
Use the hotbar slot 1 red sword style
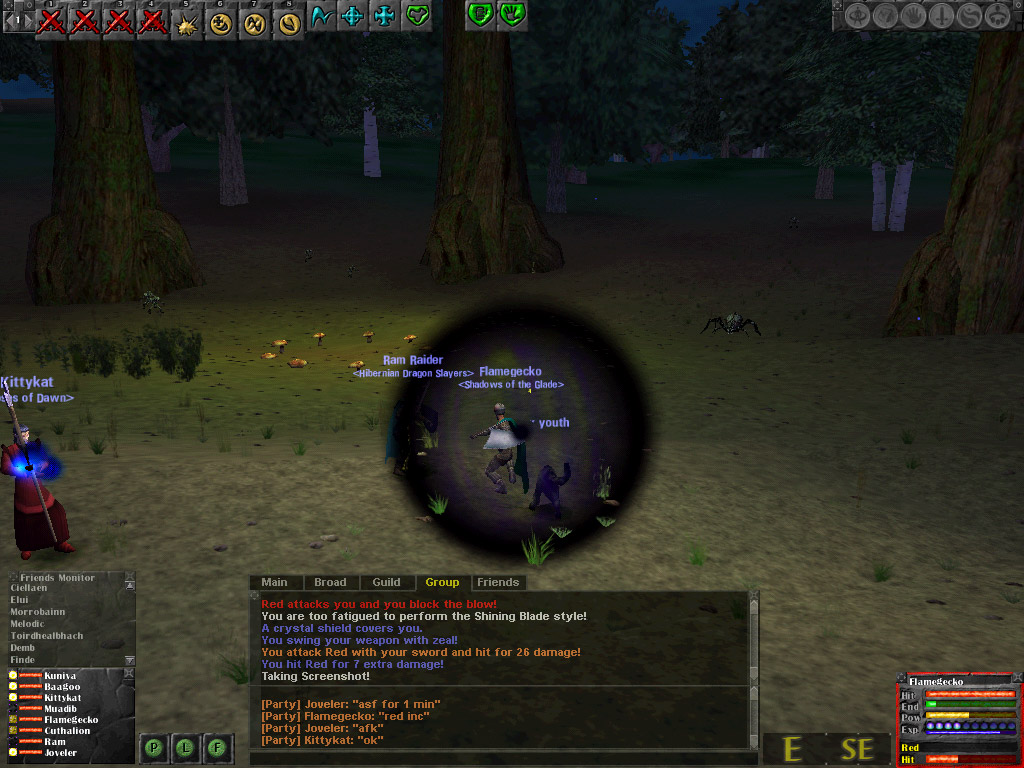click(x=51, y=21)
